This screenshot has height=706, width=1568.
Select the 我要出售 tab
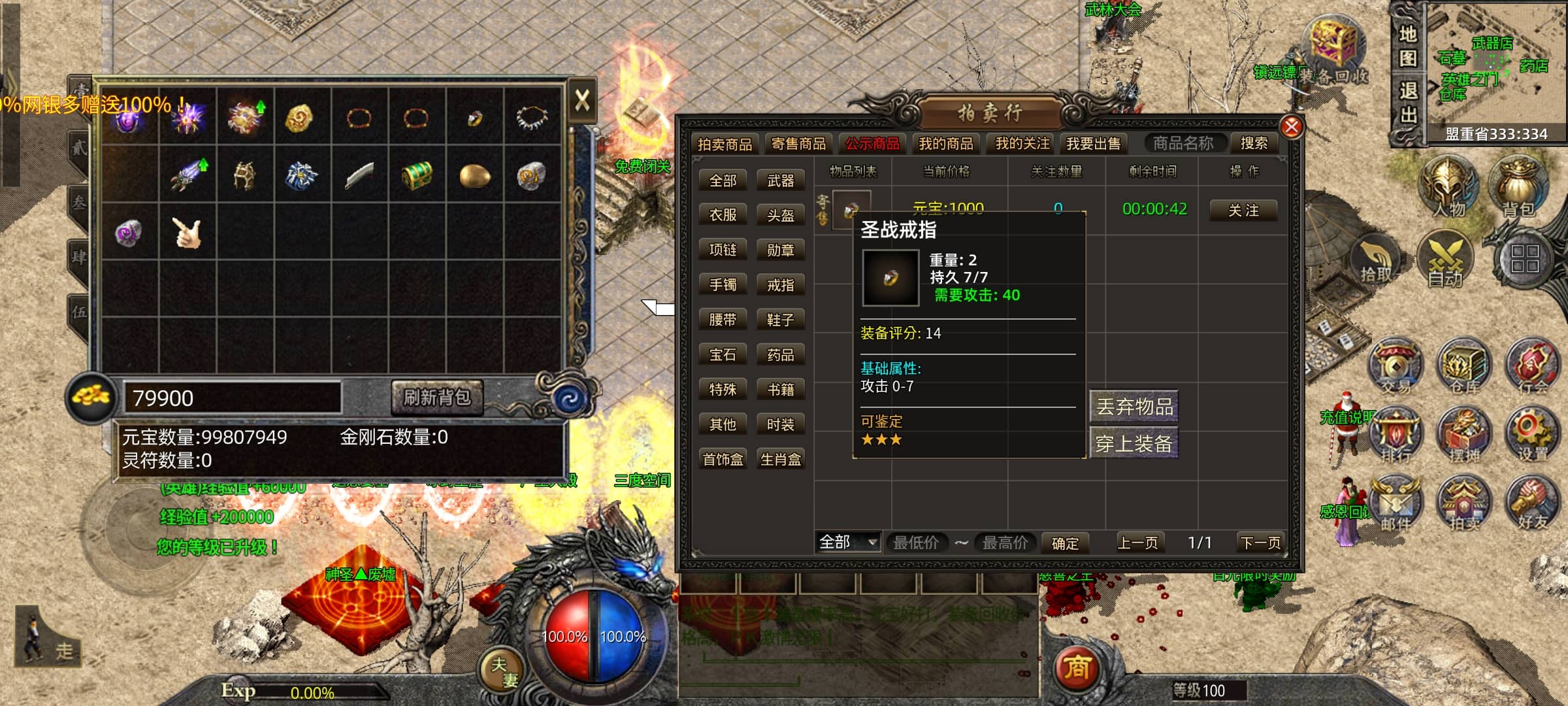point(1093,143)
